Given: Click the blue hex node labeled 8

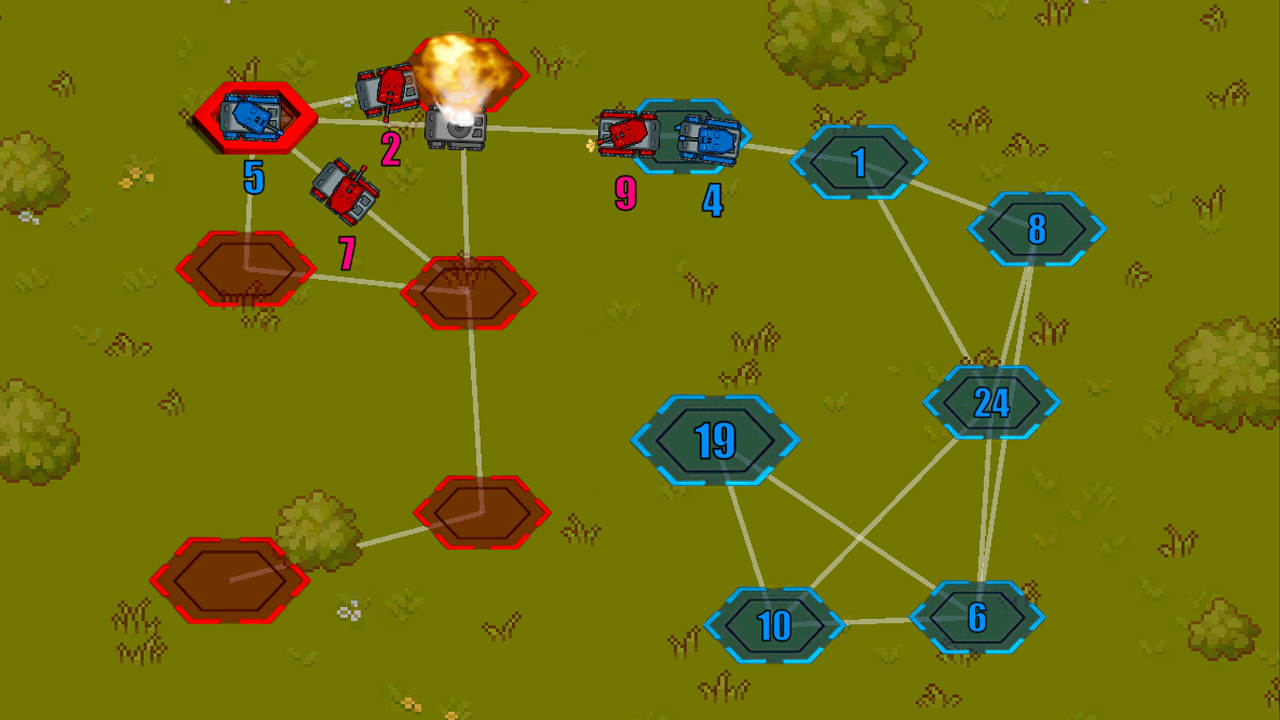Looking at the screenshot, I should [1037, 230].
